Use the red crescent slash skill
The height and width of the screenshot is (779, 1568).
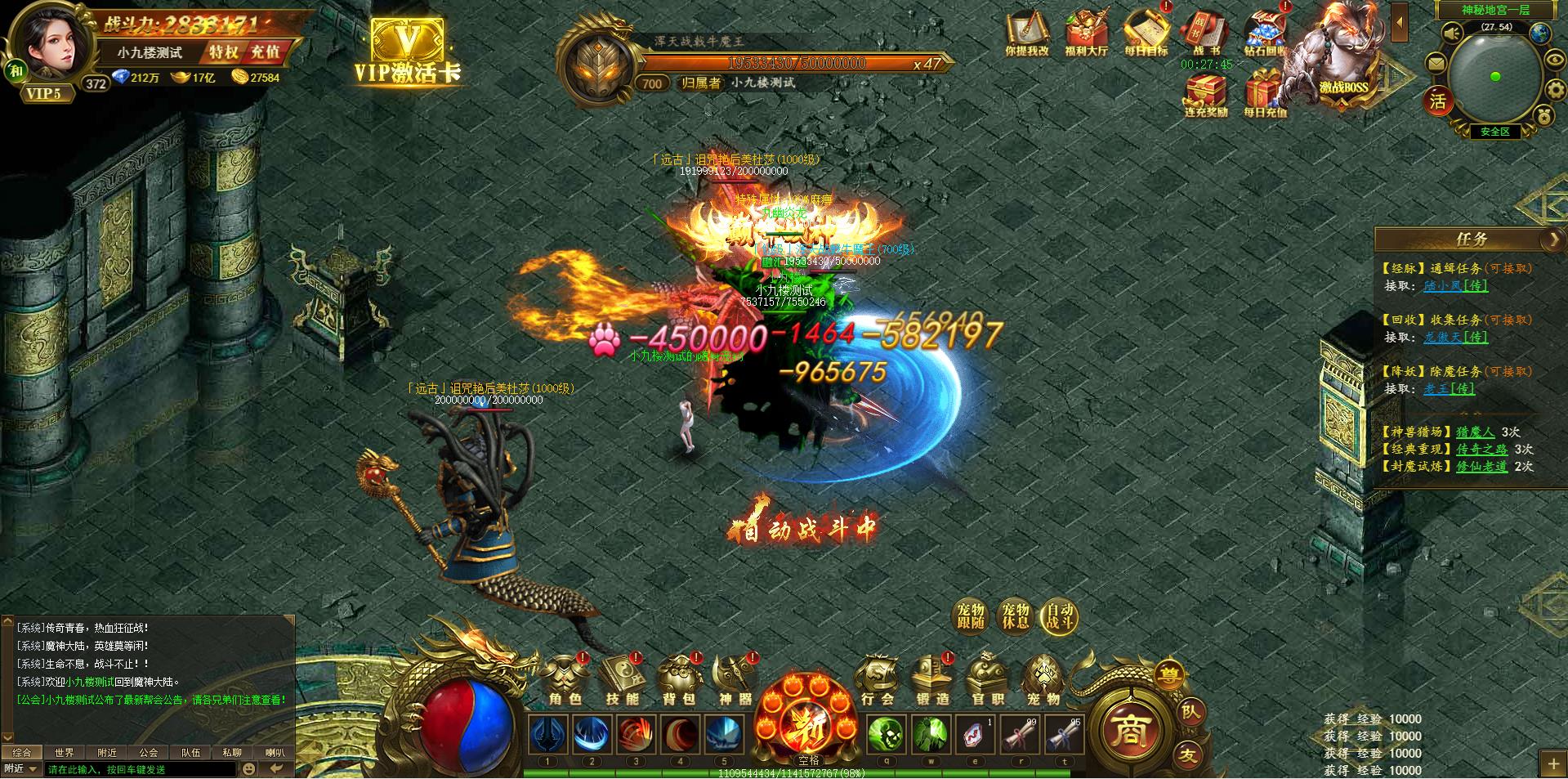[x=680, y=735]
